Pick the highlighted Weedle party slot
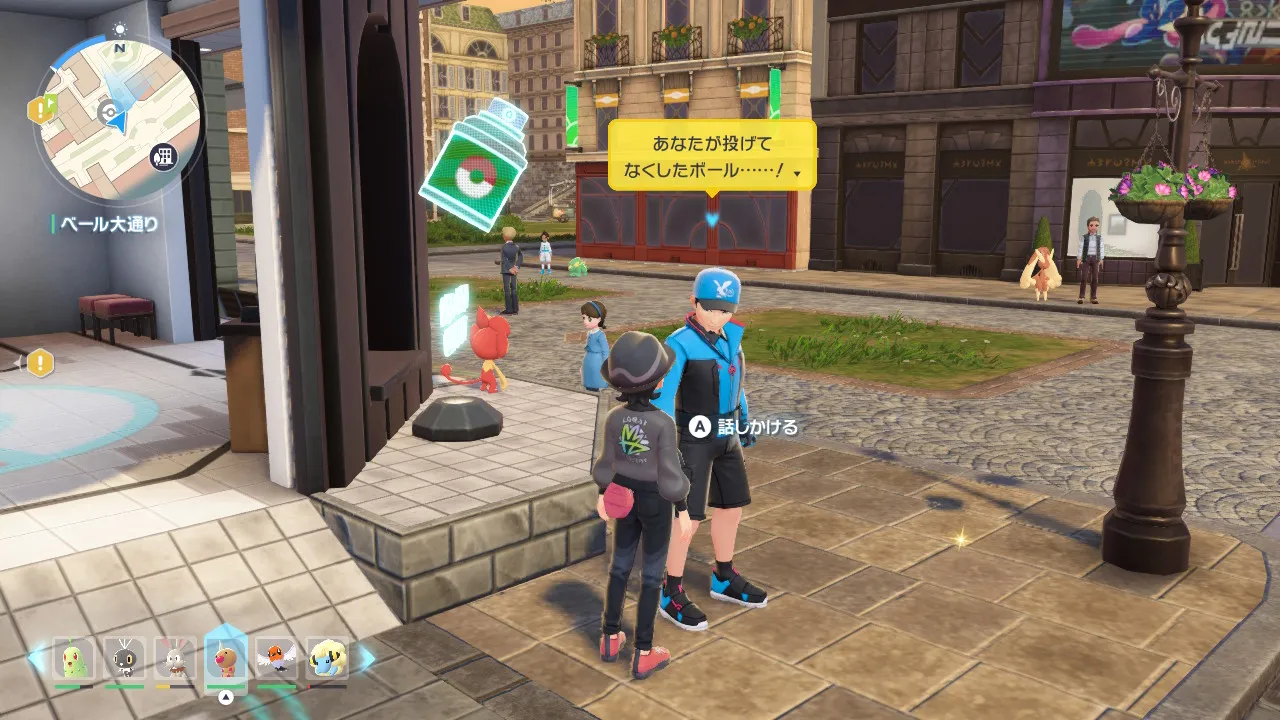 [x=226, y=658]
